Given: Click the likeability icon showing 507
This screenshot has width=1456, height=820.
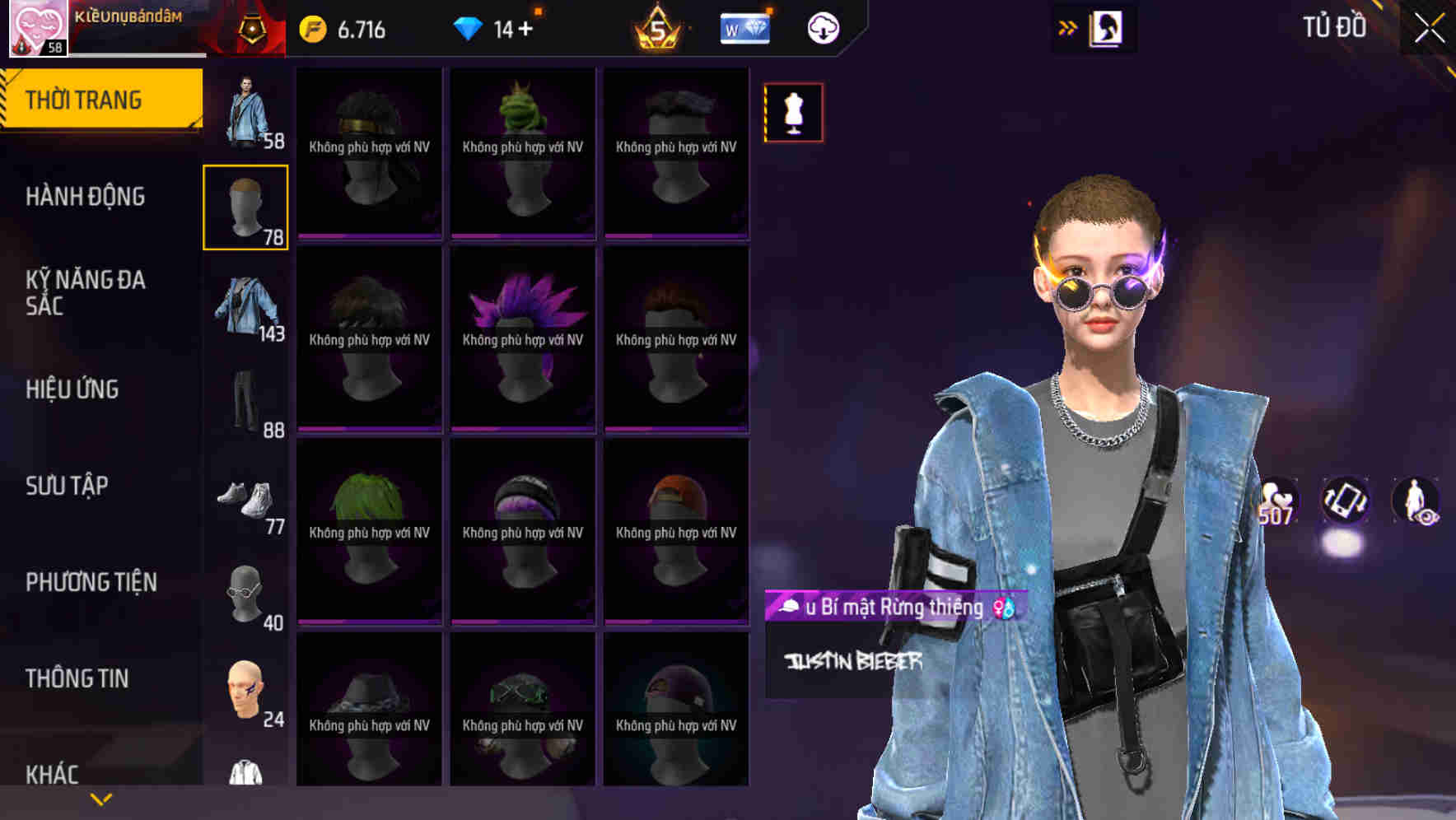Looking at the screenshot, I should [x=1278, y=500].
